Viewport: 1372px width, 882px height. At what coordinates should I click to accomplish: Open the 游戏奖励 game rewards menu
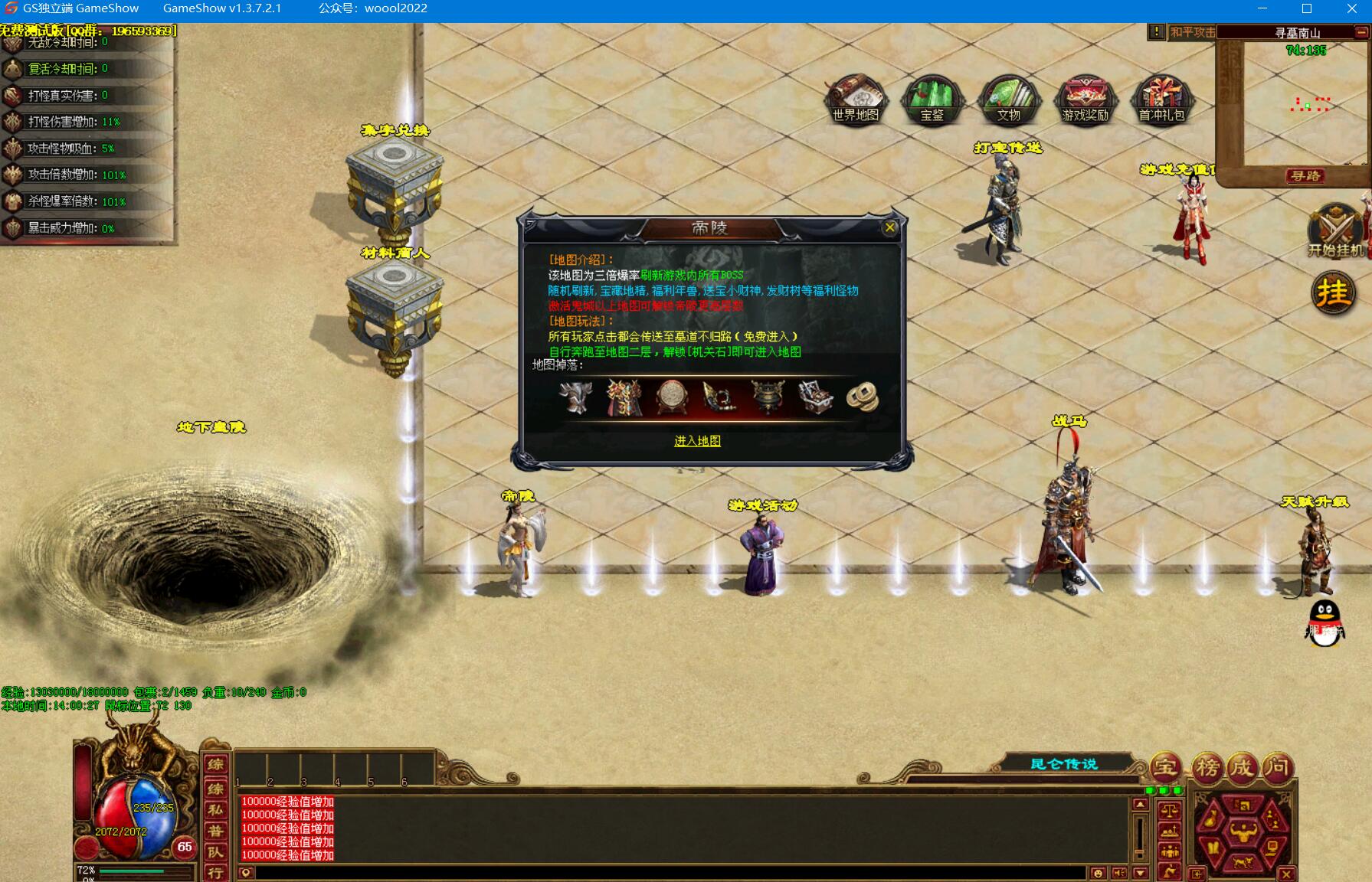tap(1085, 100)
